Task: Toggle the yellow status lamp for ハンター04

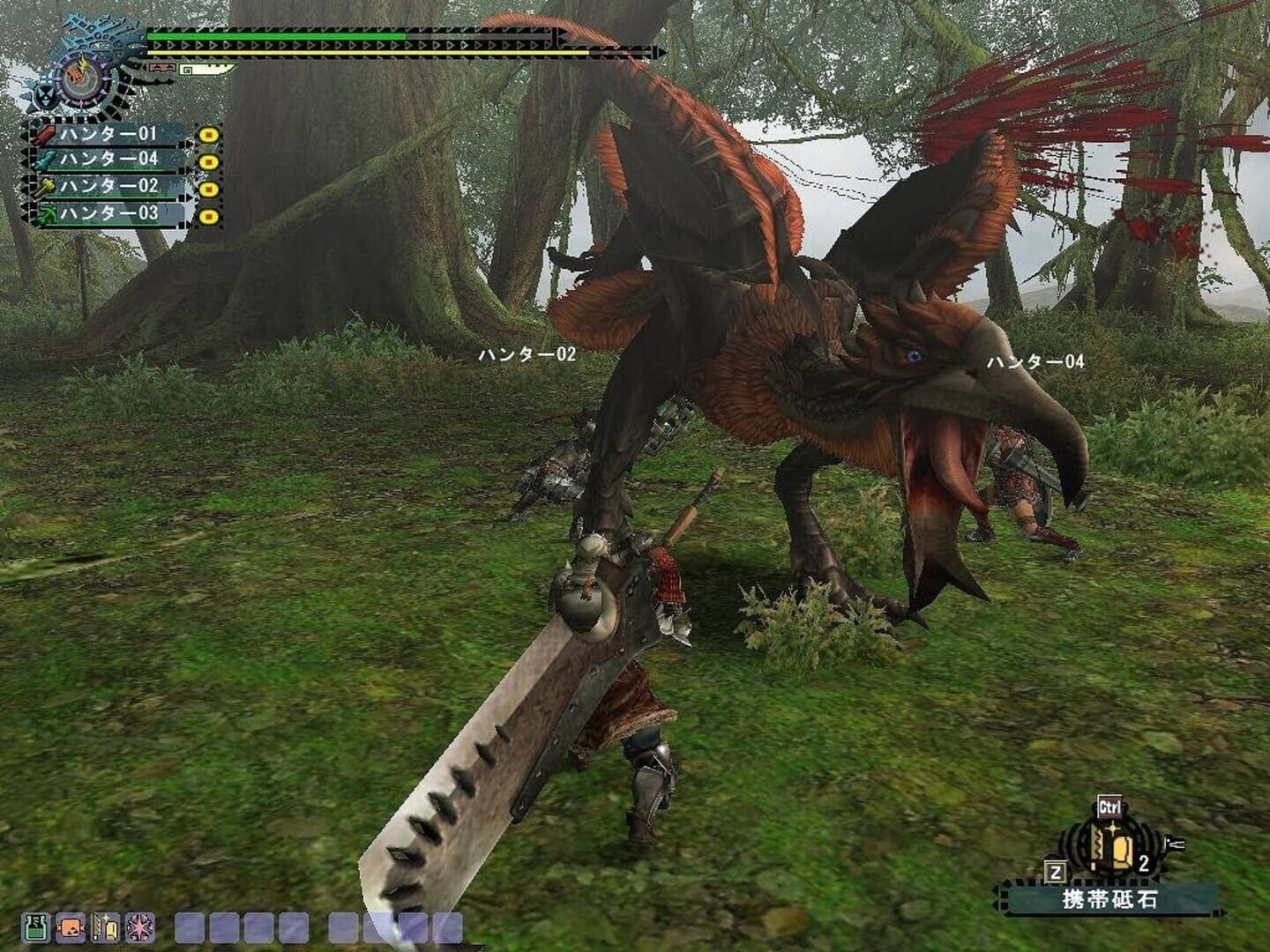Action: (209, 161)
